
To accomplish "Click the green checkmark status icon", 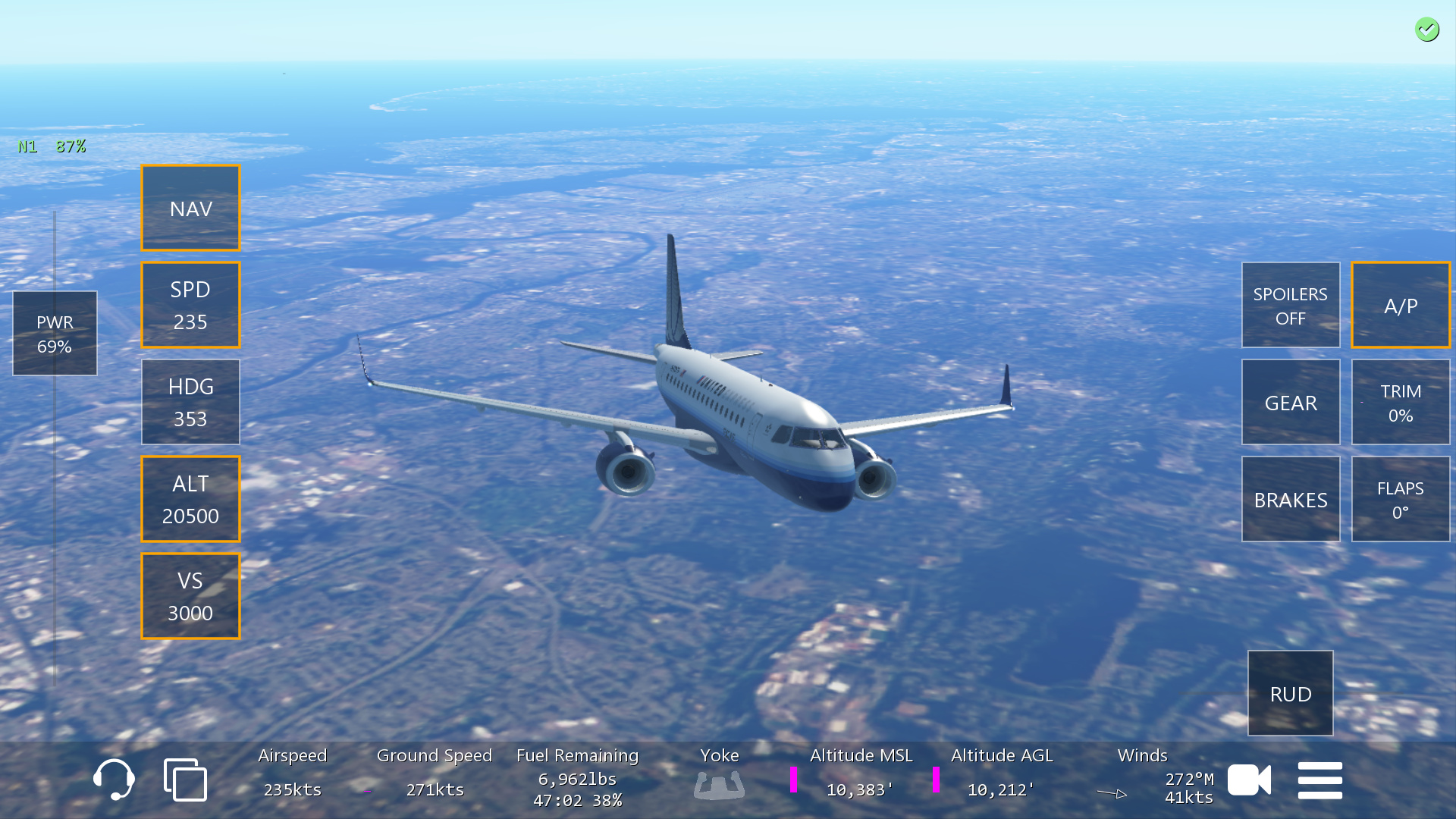I will [1426, 30].
